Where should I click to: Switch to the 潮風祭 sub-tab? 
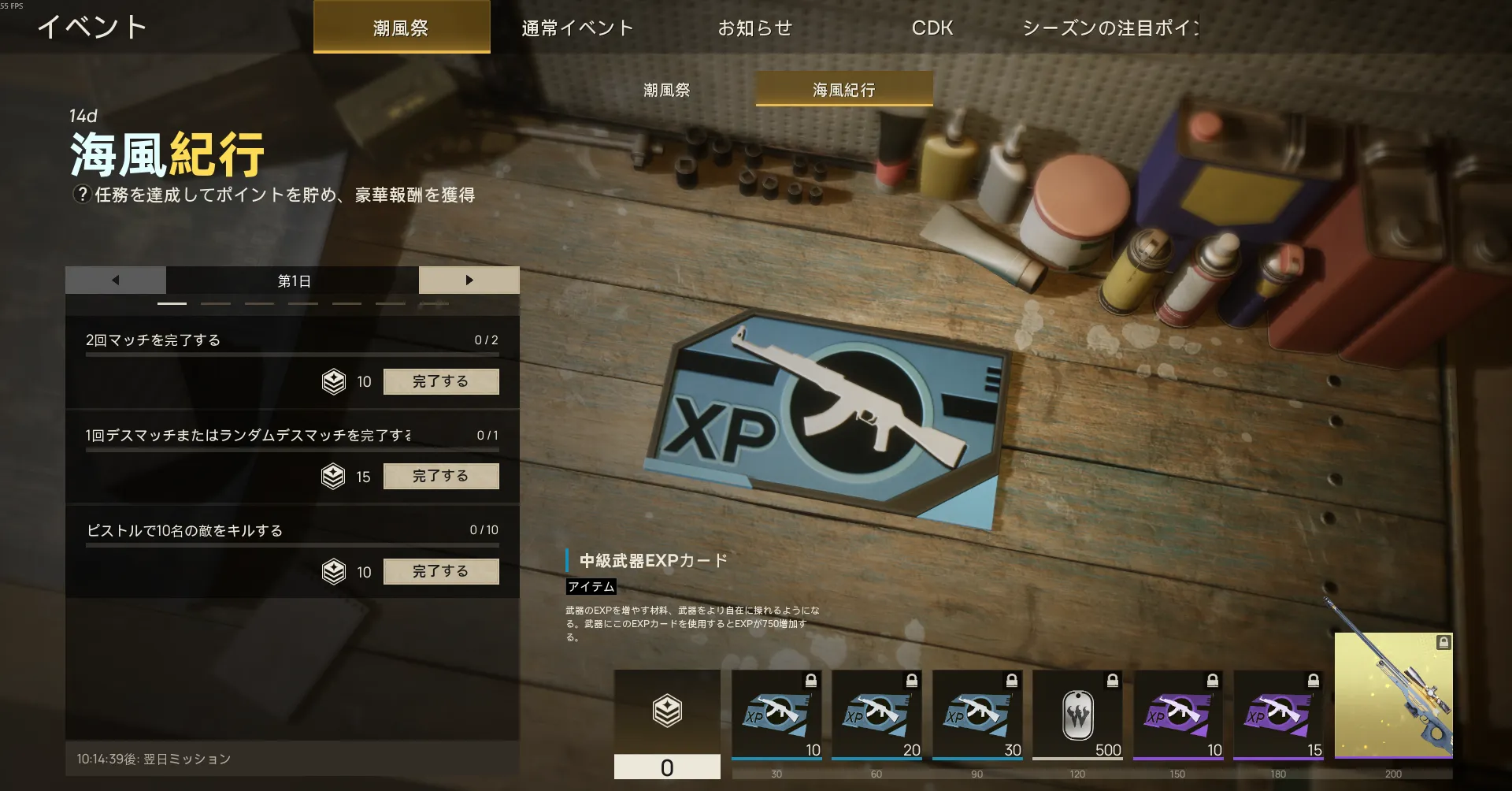coord(665,91)
